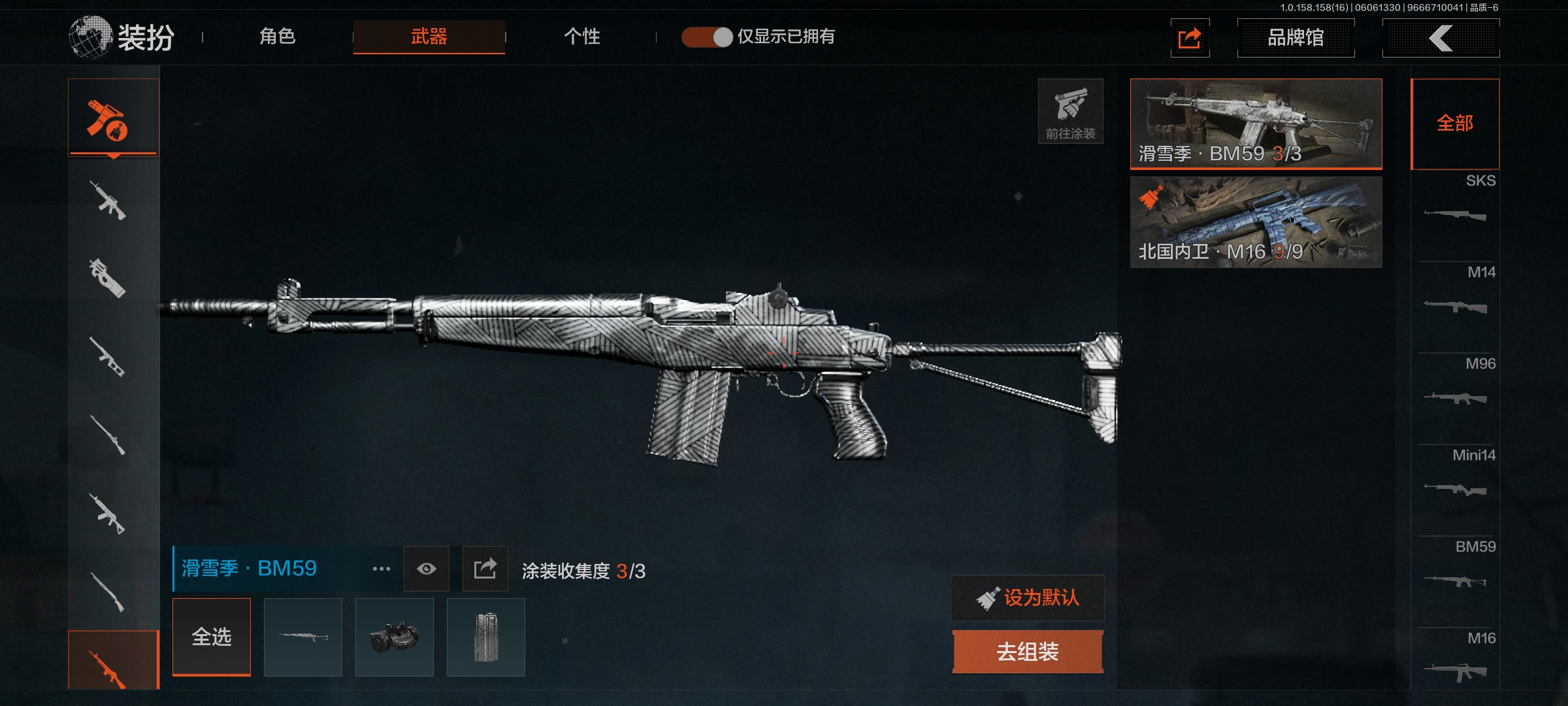Go back with the arrow button
The height and width of the screenshot is (706, 1568).
(x=1441, y=38)
